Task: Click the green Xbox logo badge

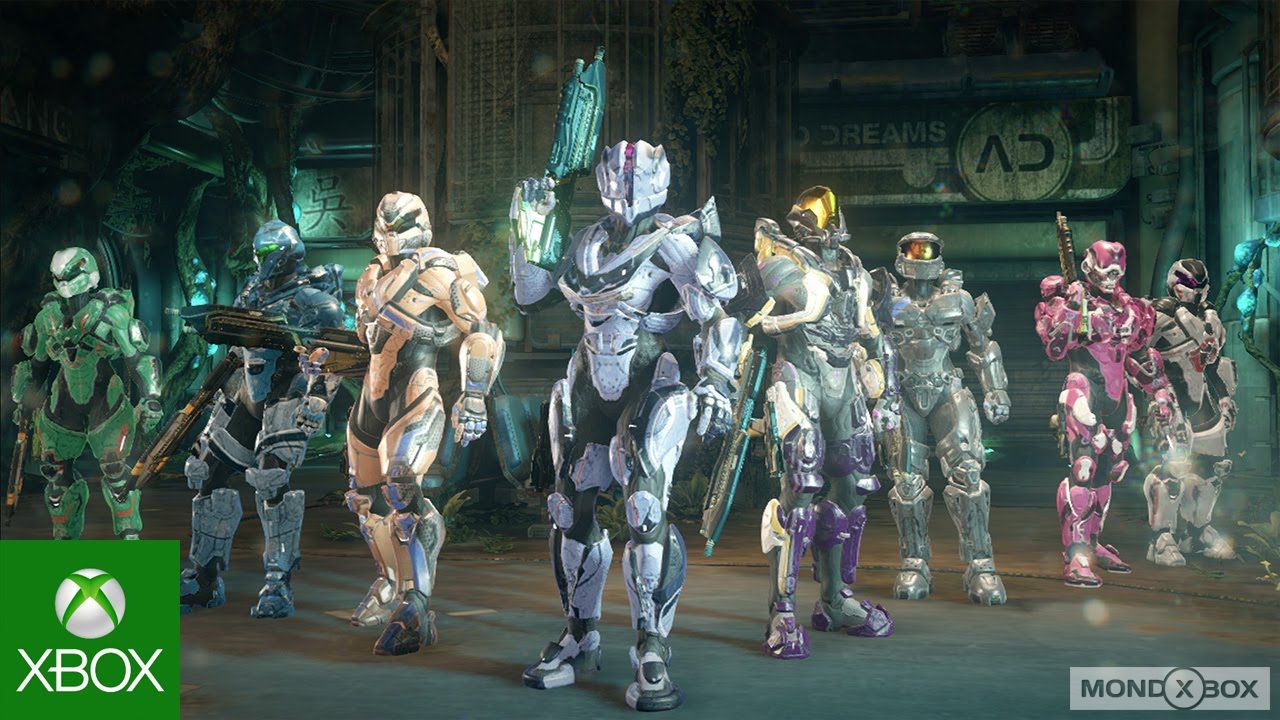Action: click(x=90, y=630)
